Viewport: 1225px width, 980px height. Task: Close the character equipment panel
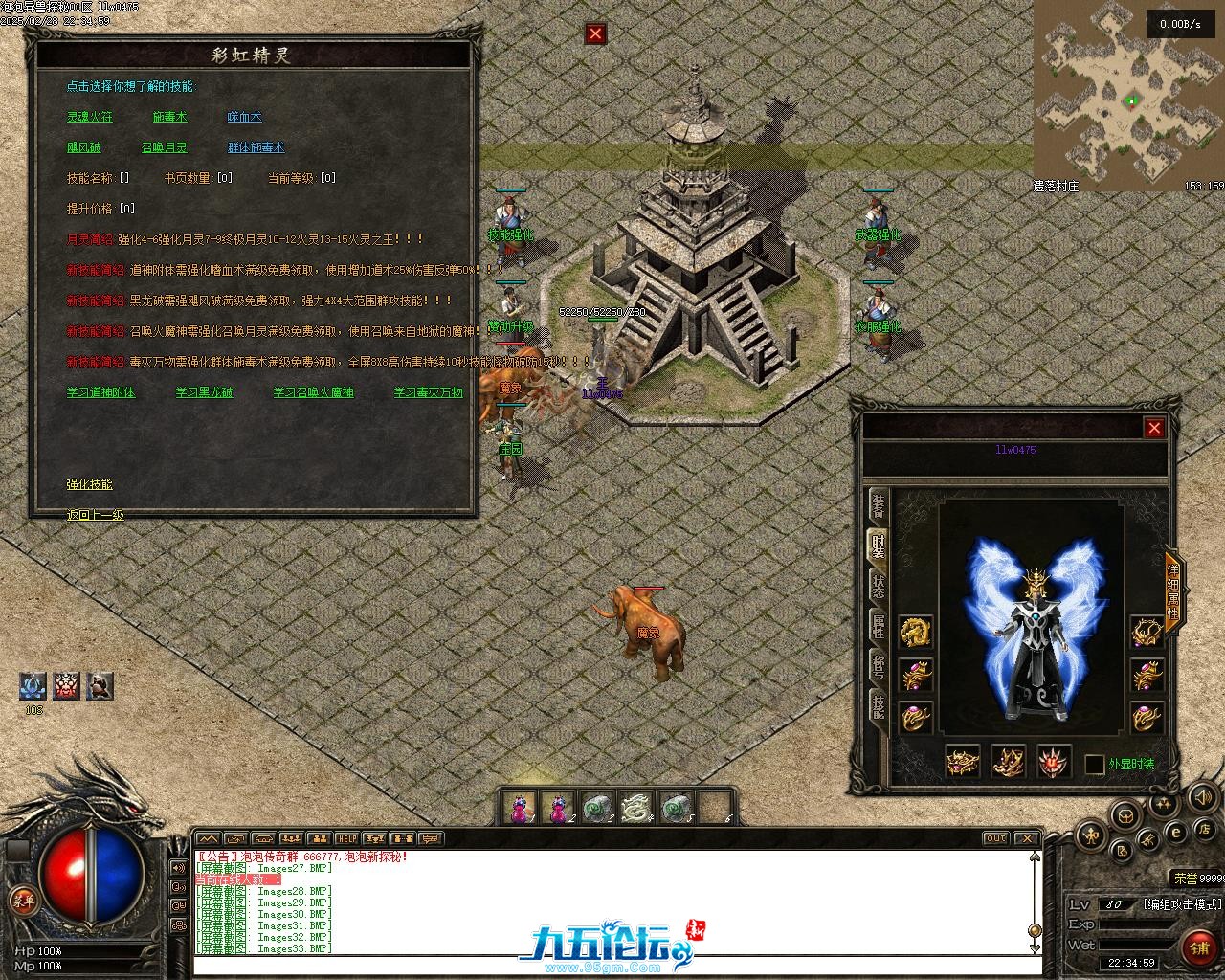[1154, 428]
